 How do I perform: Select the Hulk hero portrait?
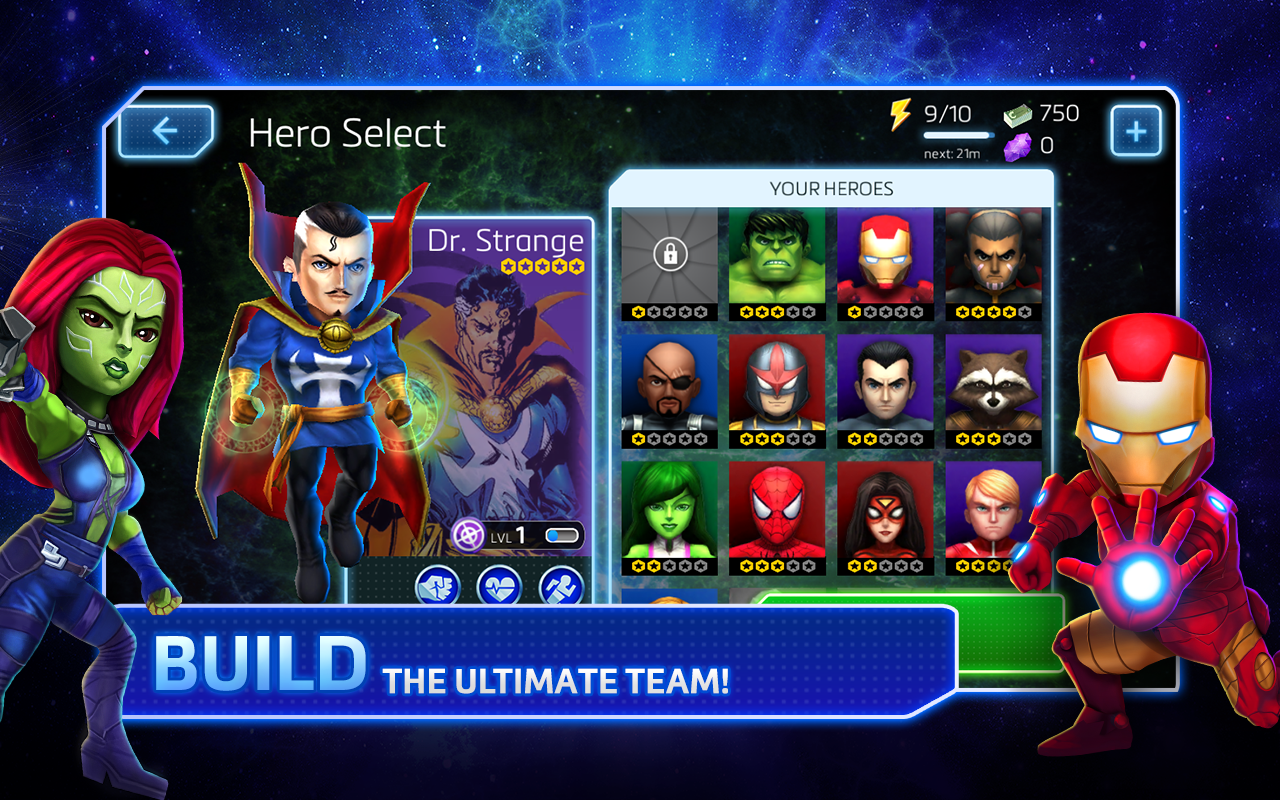[x=774, y=258]
